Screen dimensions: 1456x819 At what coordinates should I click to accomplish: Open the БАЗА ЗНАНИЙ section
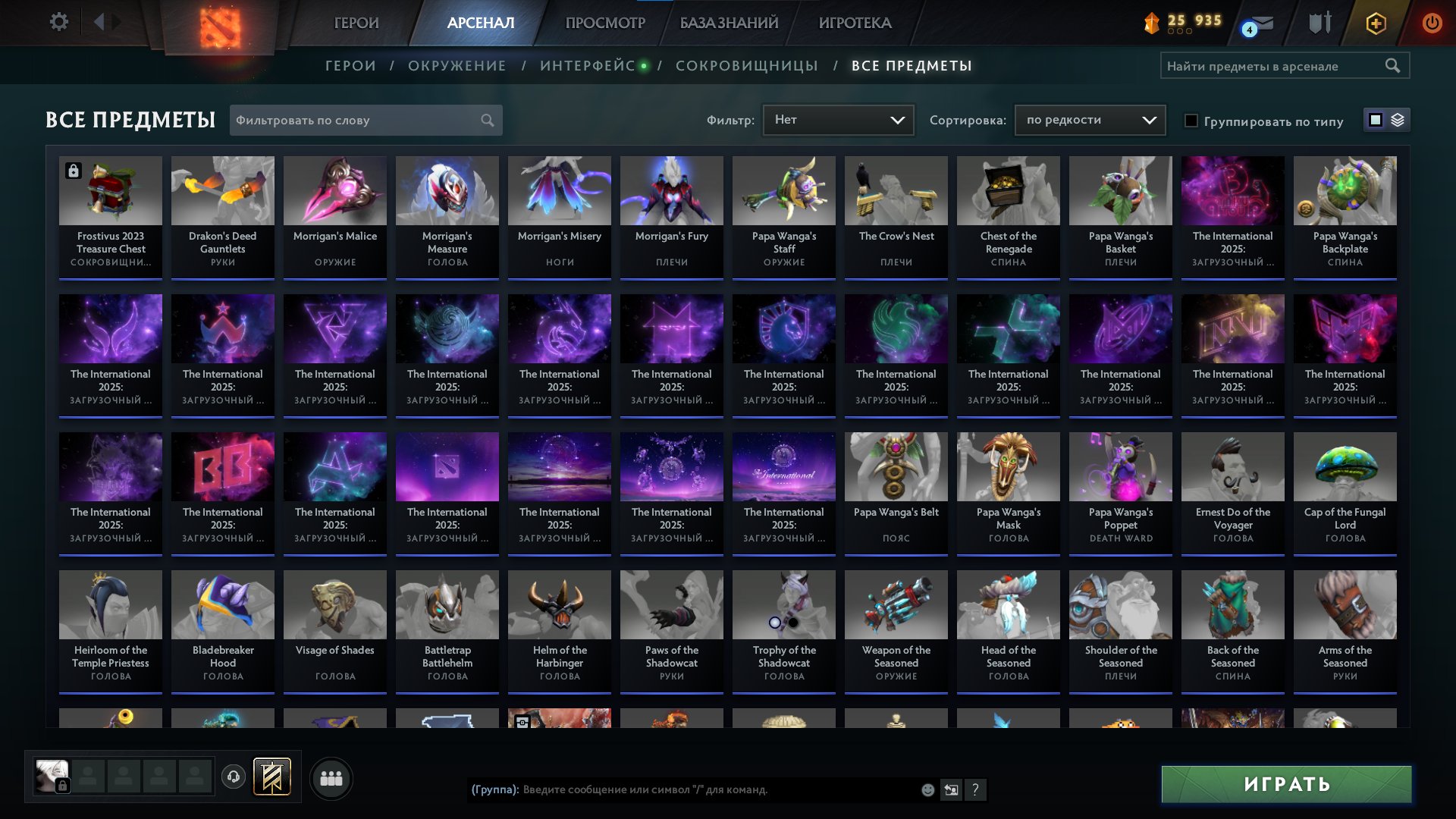click(x=730, y=23)
